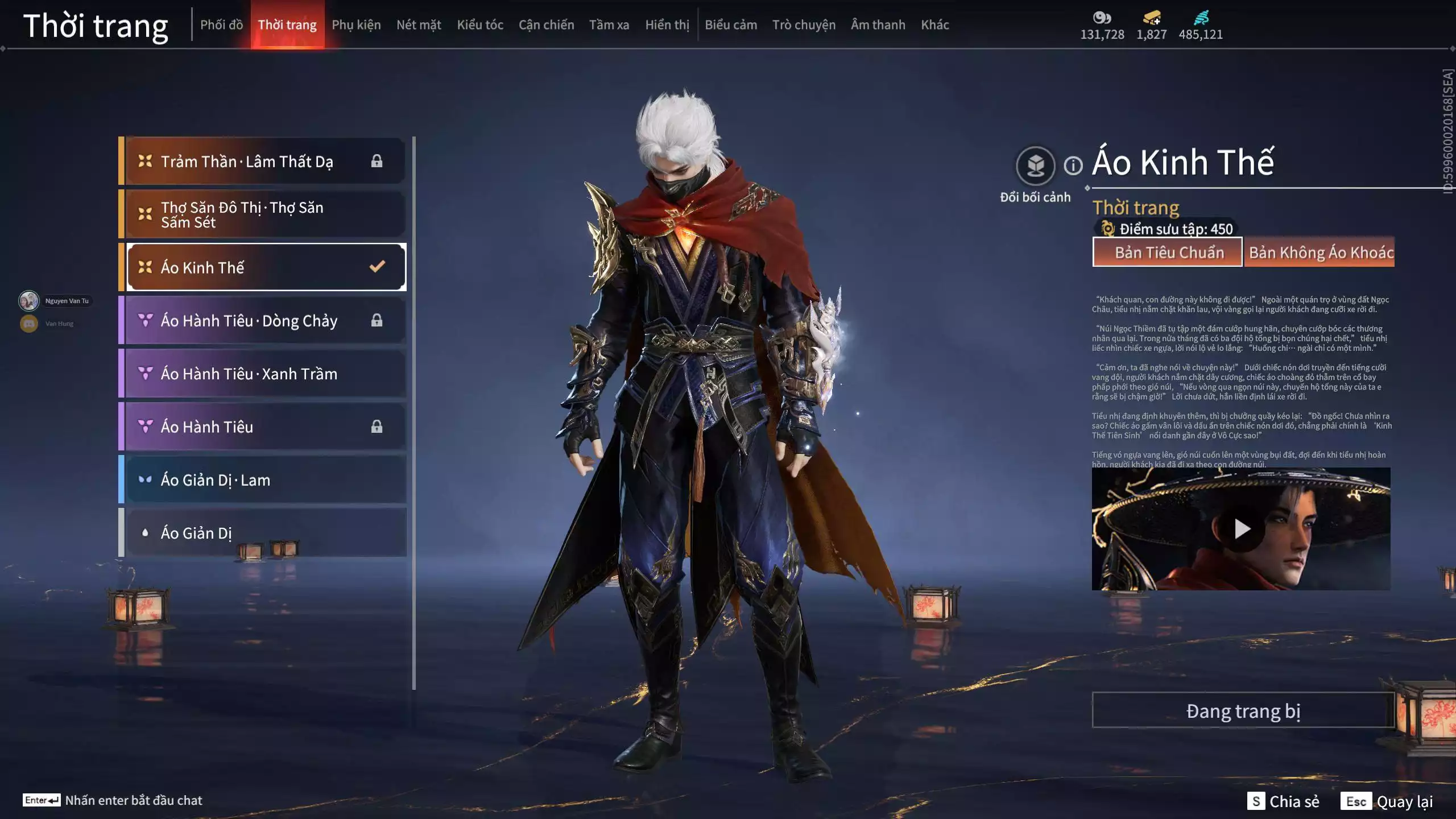Image resolution: width=1456 pixels, height=819 pixels.
Task: Click the Đổi bối cảnh background icon
Action: (1035, 166)
